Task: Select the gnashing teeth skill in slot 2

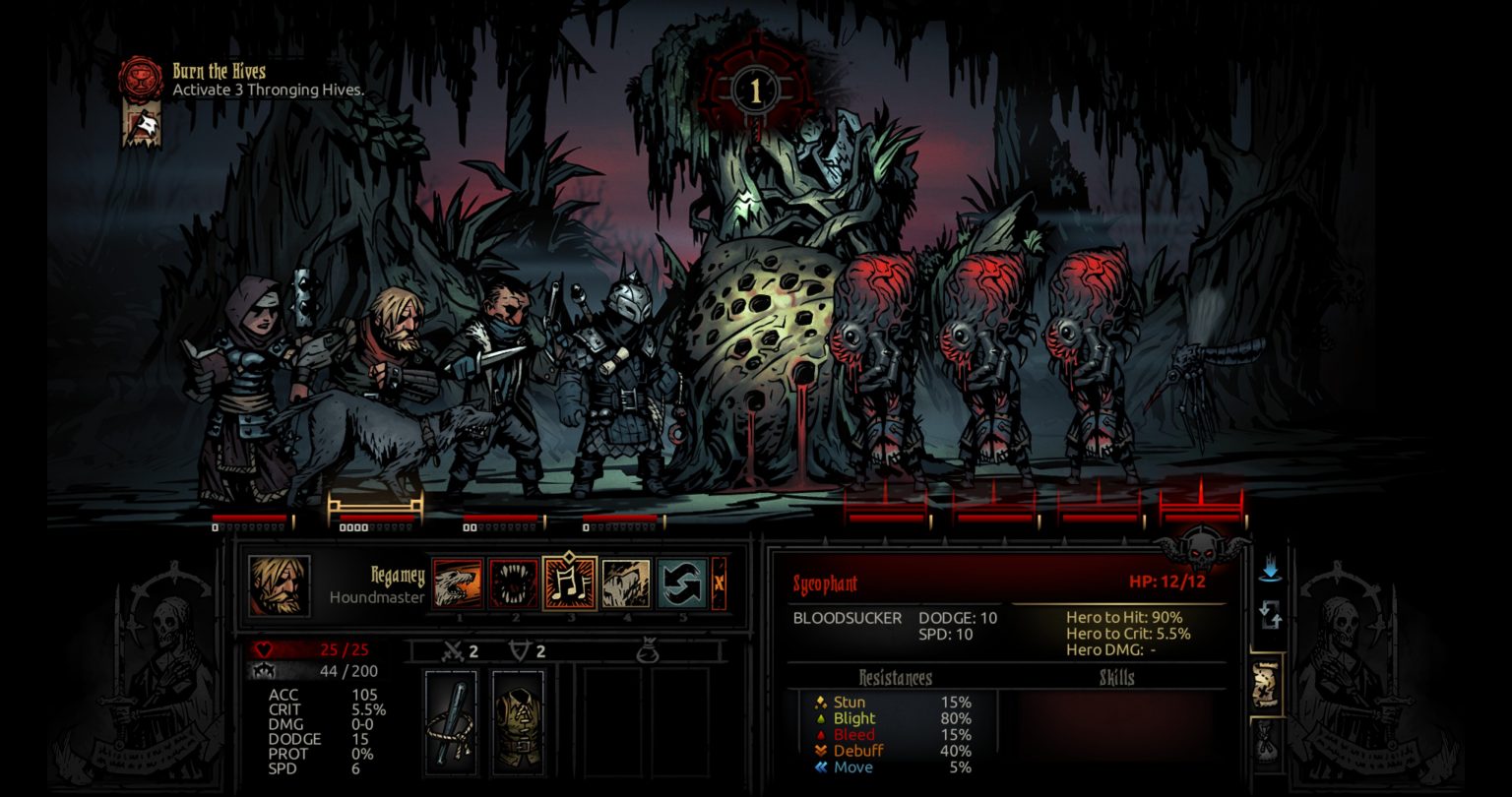Action: 514,584
